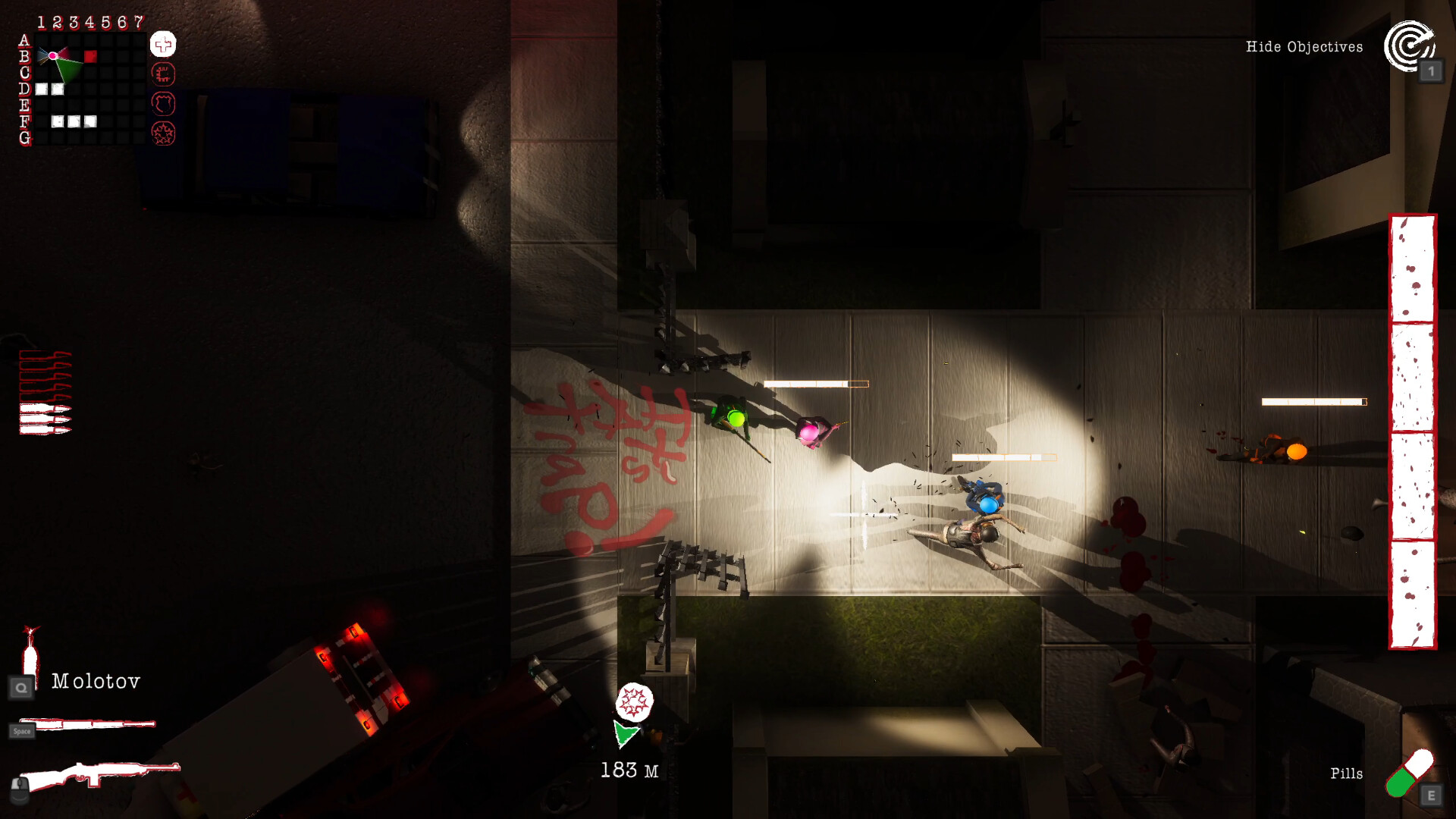Toggle the white square at minimap cell F3
The image size is (1456, 819).
pos(74,122)
